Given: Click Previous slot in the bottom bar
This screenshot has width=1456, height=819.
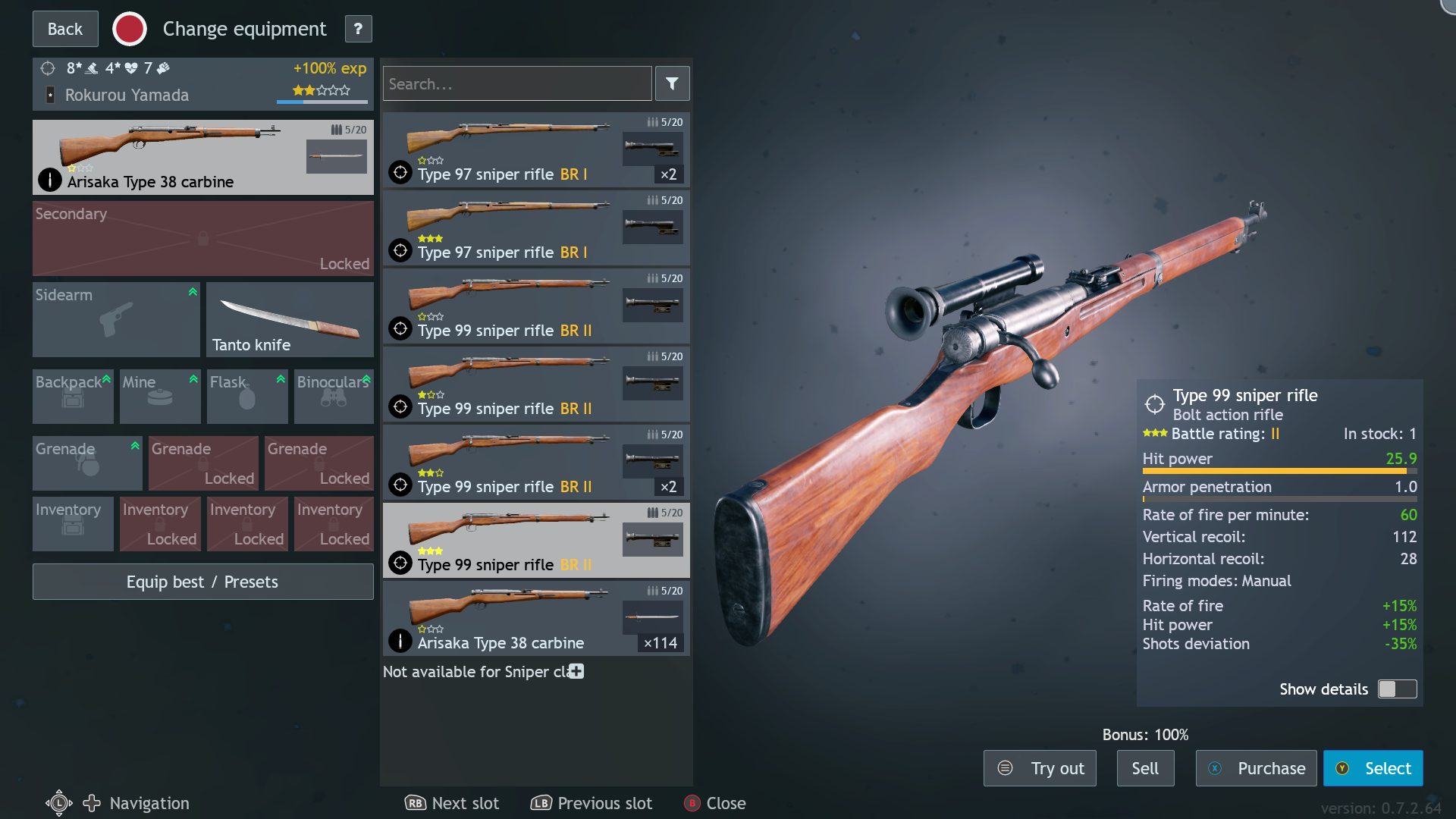Looking at the screenshot, I should [x=591, y=803].
